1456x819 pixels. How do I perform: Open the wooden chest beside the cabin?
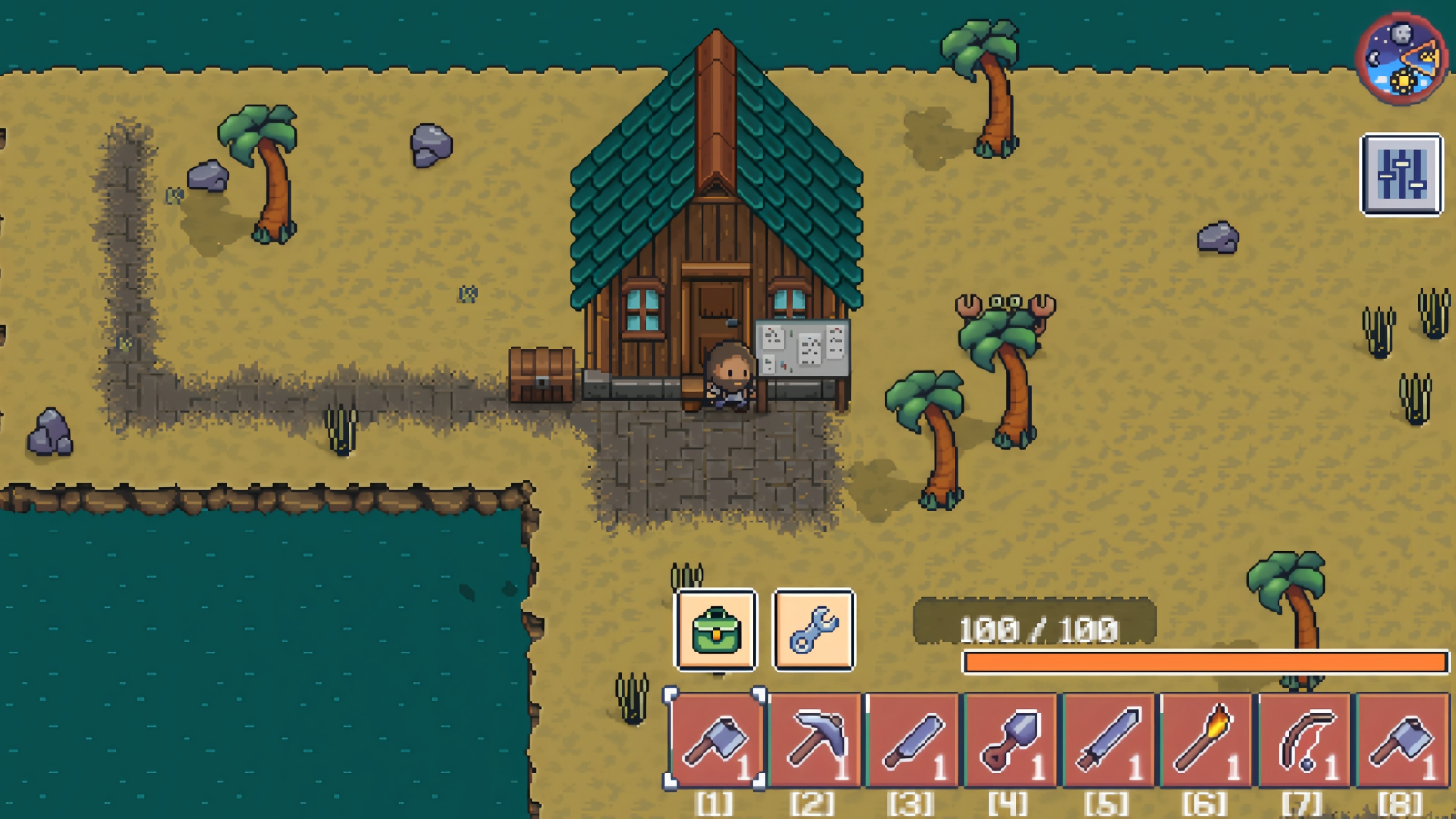click(542, 373)
